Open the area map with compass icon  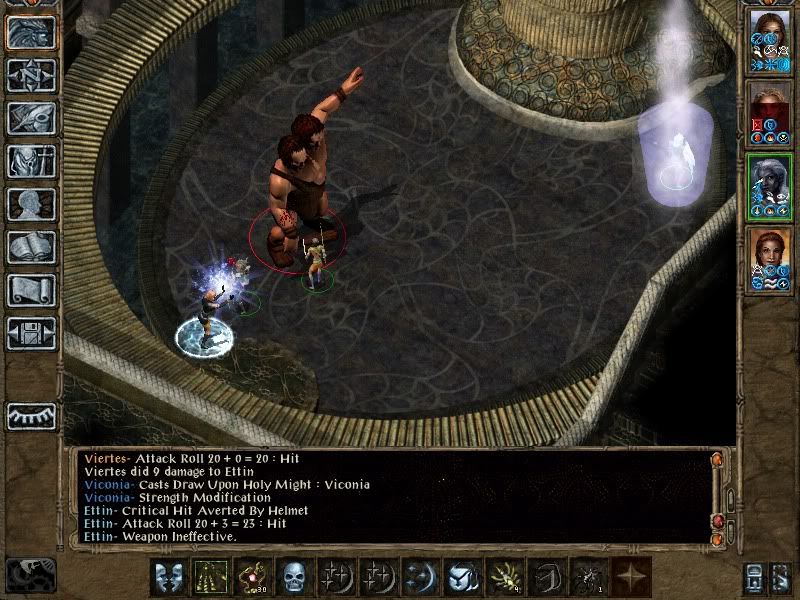[x=31, y=75]
